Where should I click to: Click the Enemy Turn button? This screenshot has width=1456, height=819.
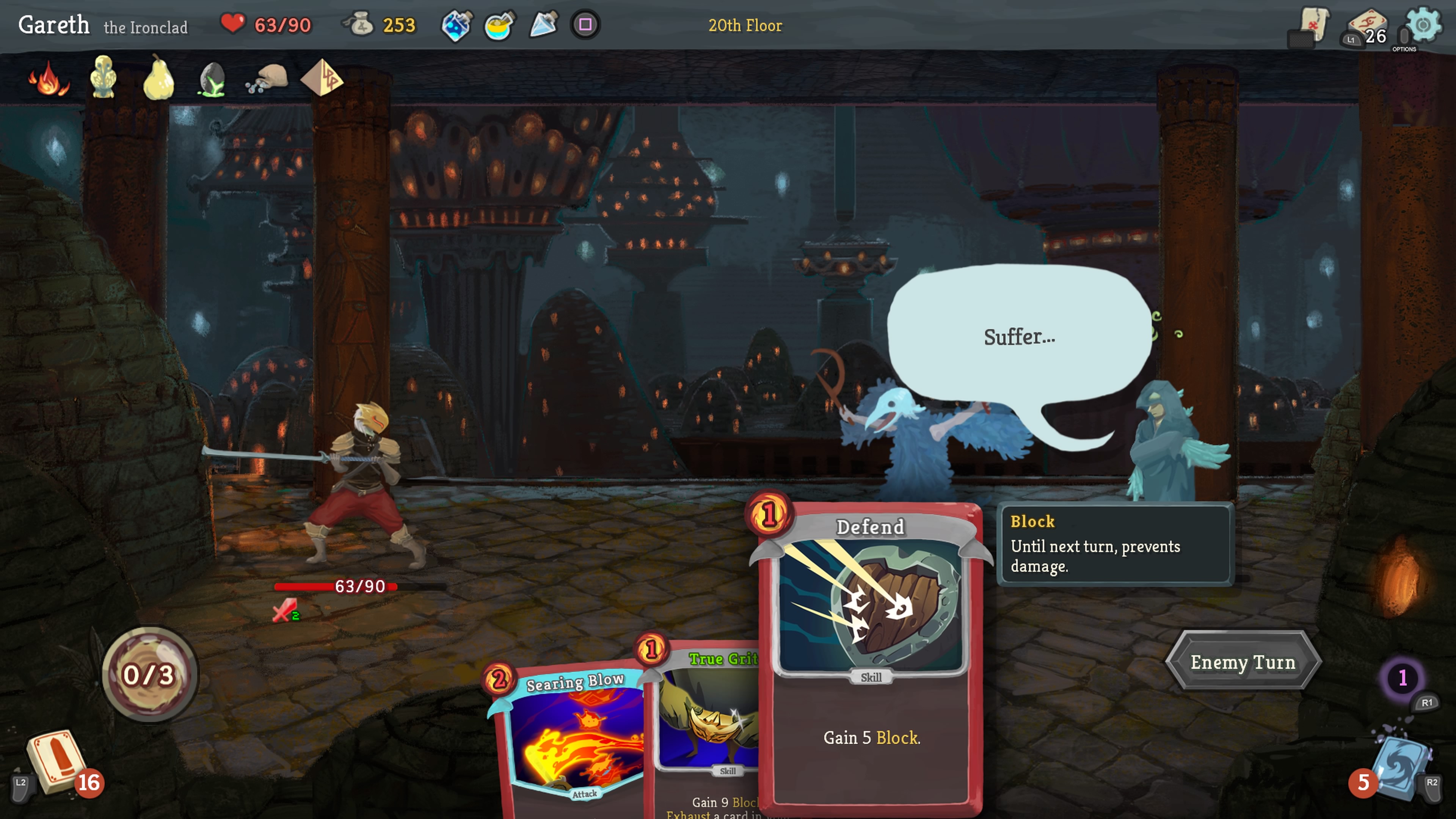point(1243,662)
